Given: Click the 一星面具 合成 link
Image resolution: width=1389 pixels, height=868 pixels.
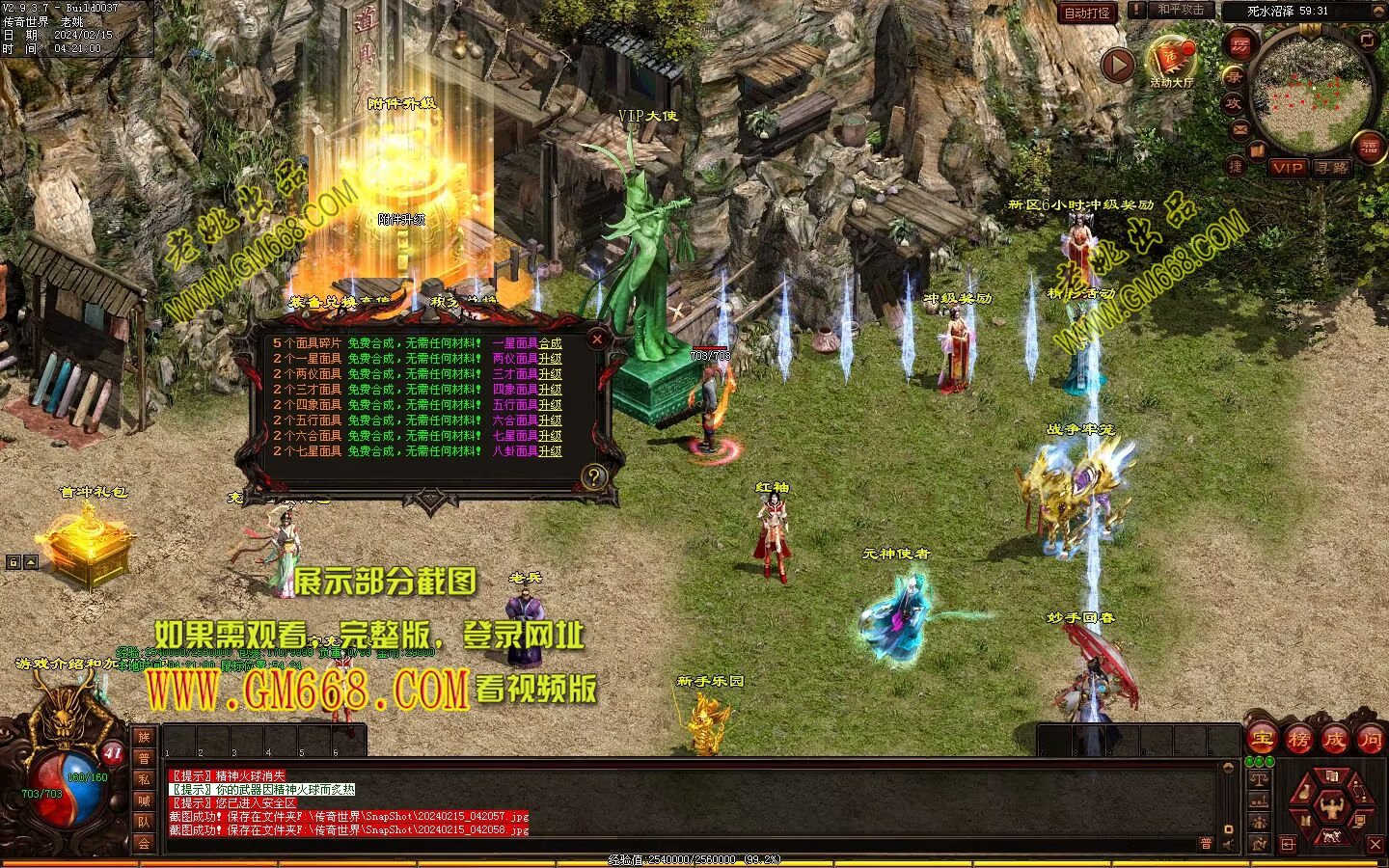Looking at the screenshot, I should click(x=550, y=343).
